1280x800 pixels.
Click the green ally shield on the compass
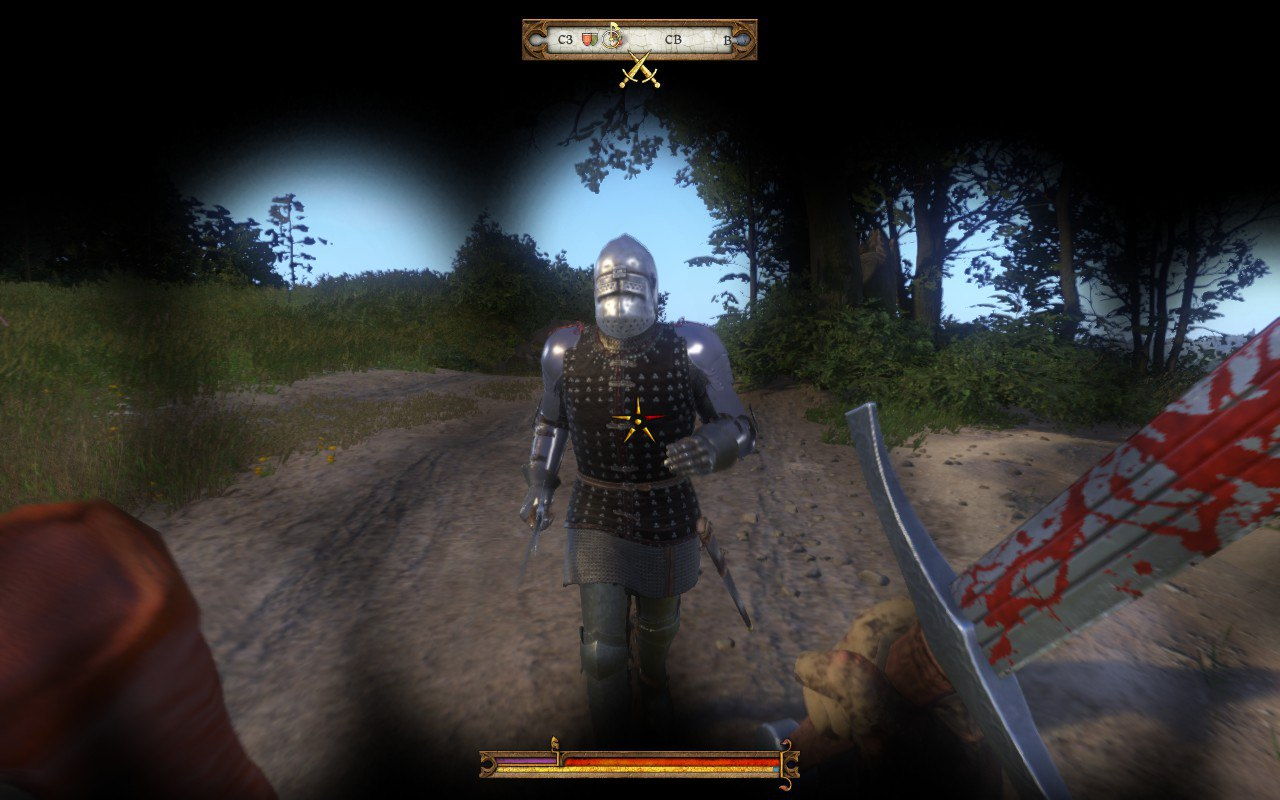click(594, 39)
